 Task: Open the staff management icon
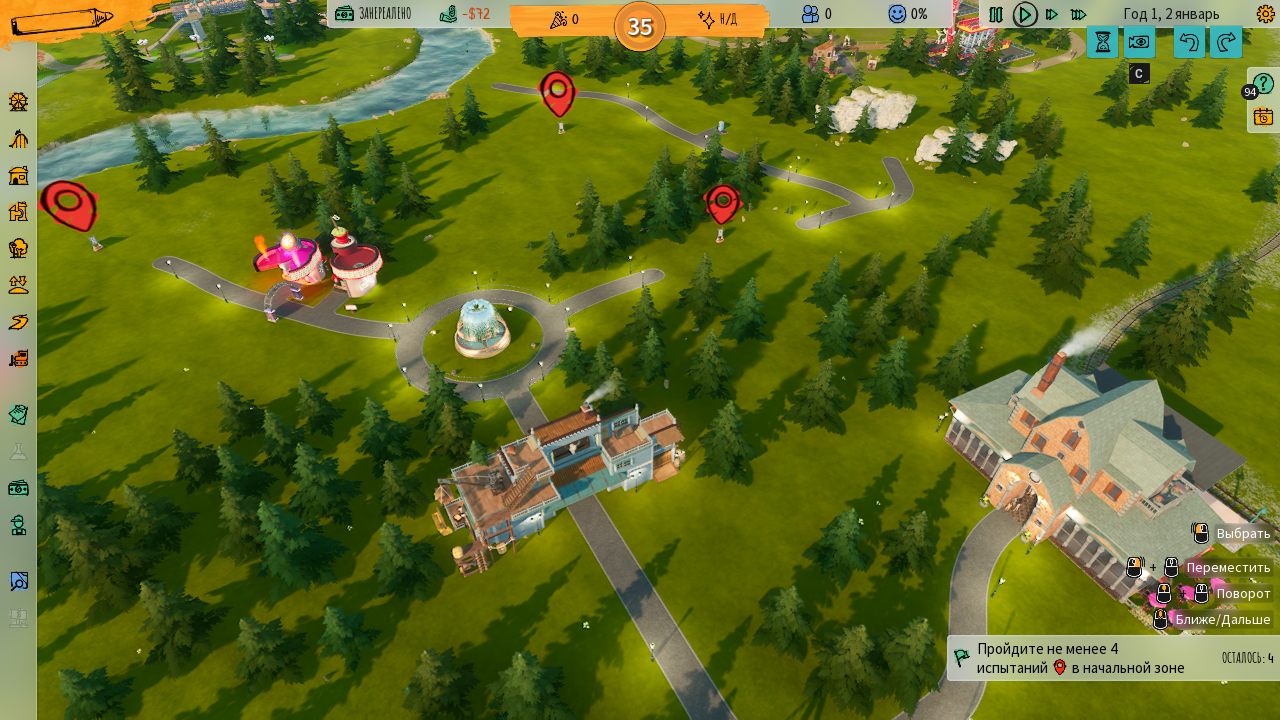point(18,525)
